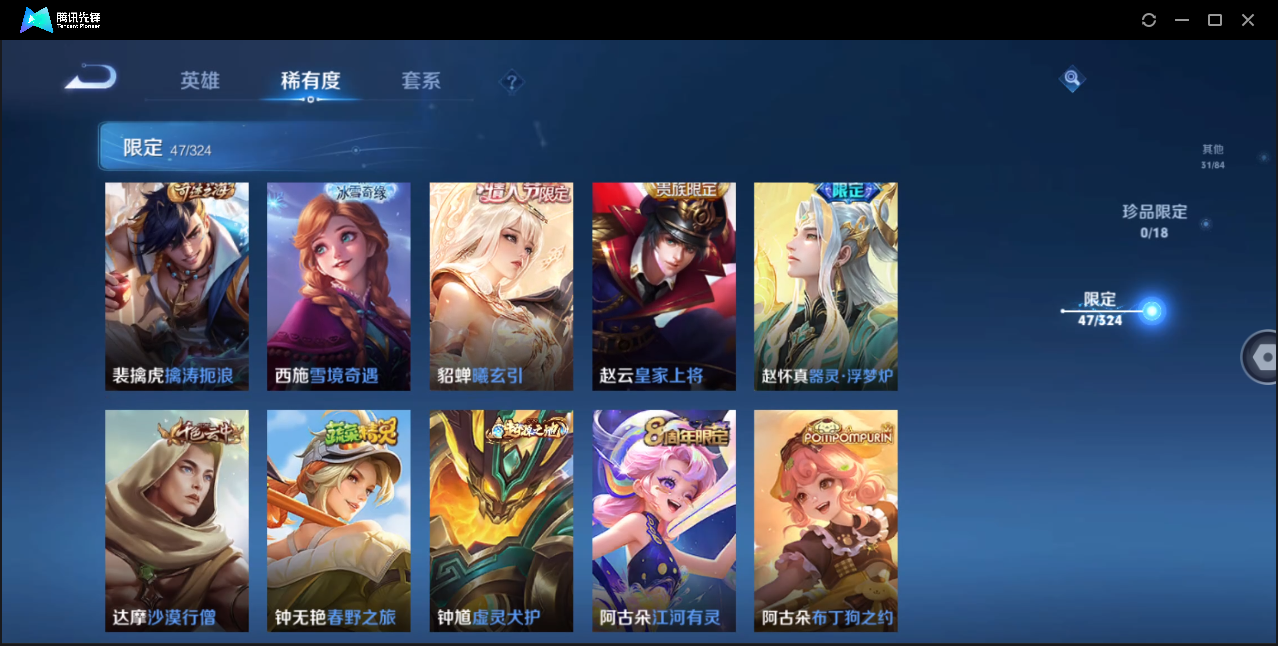Choose the 裴擒虎 擒涛扼浪 skin card

[177, 286]
